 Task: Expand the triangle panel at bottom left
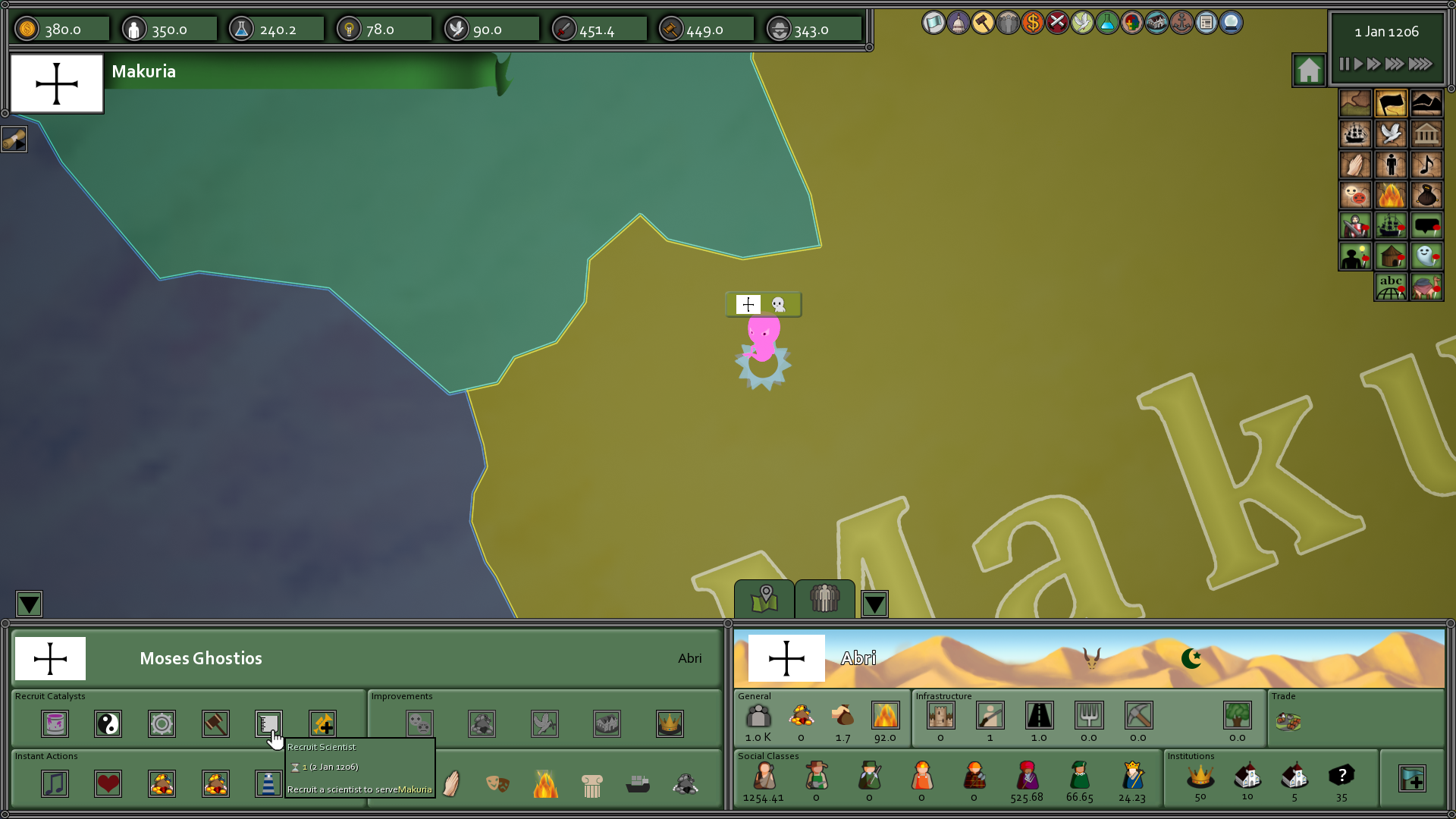pyautogui.click(x=29, y=604)
